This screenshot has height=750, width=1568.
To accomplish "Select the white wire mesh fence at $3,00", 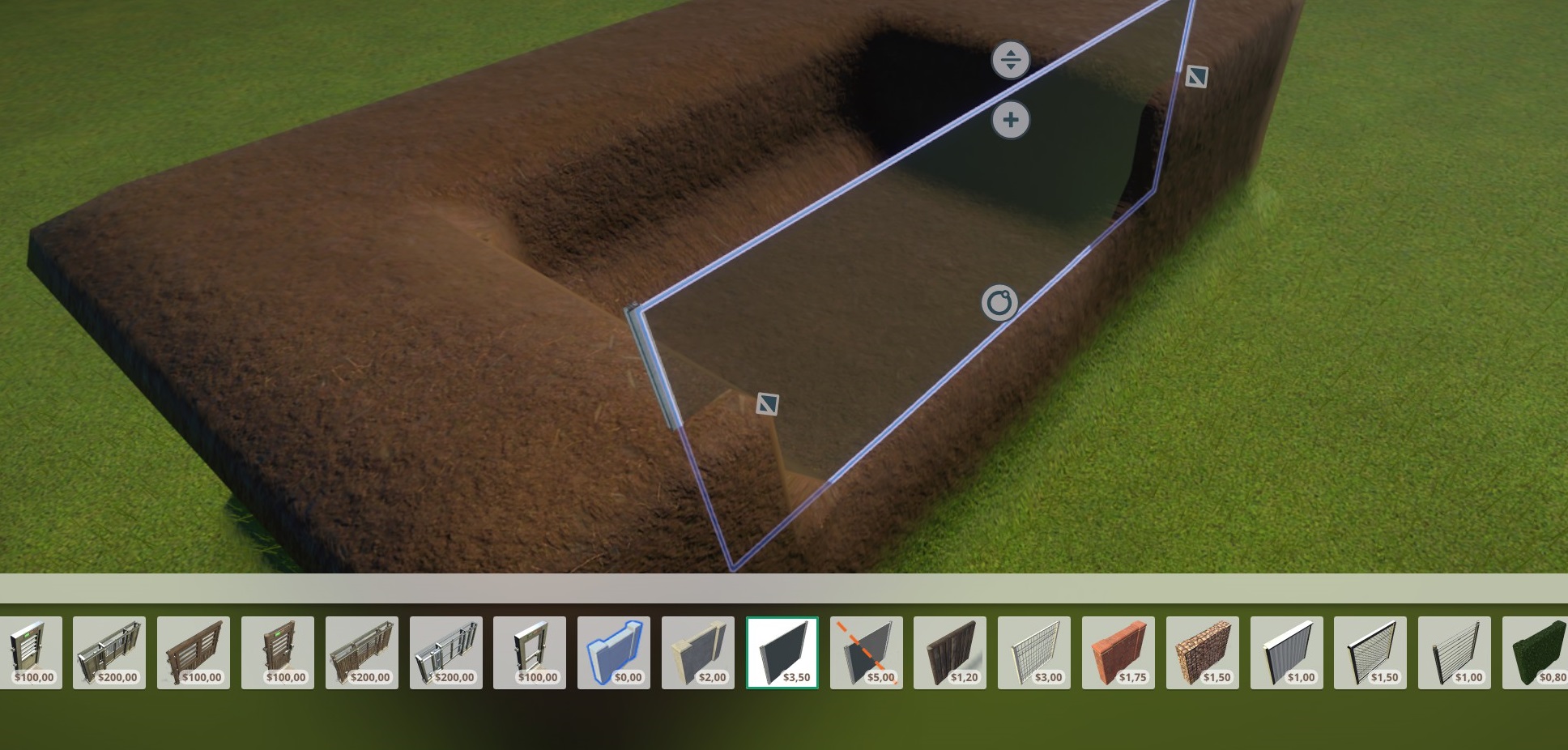I will tap(1034, 652).
